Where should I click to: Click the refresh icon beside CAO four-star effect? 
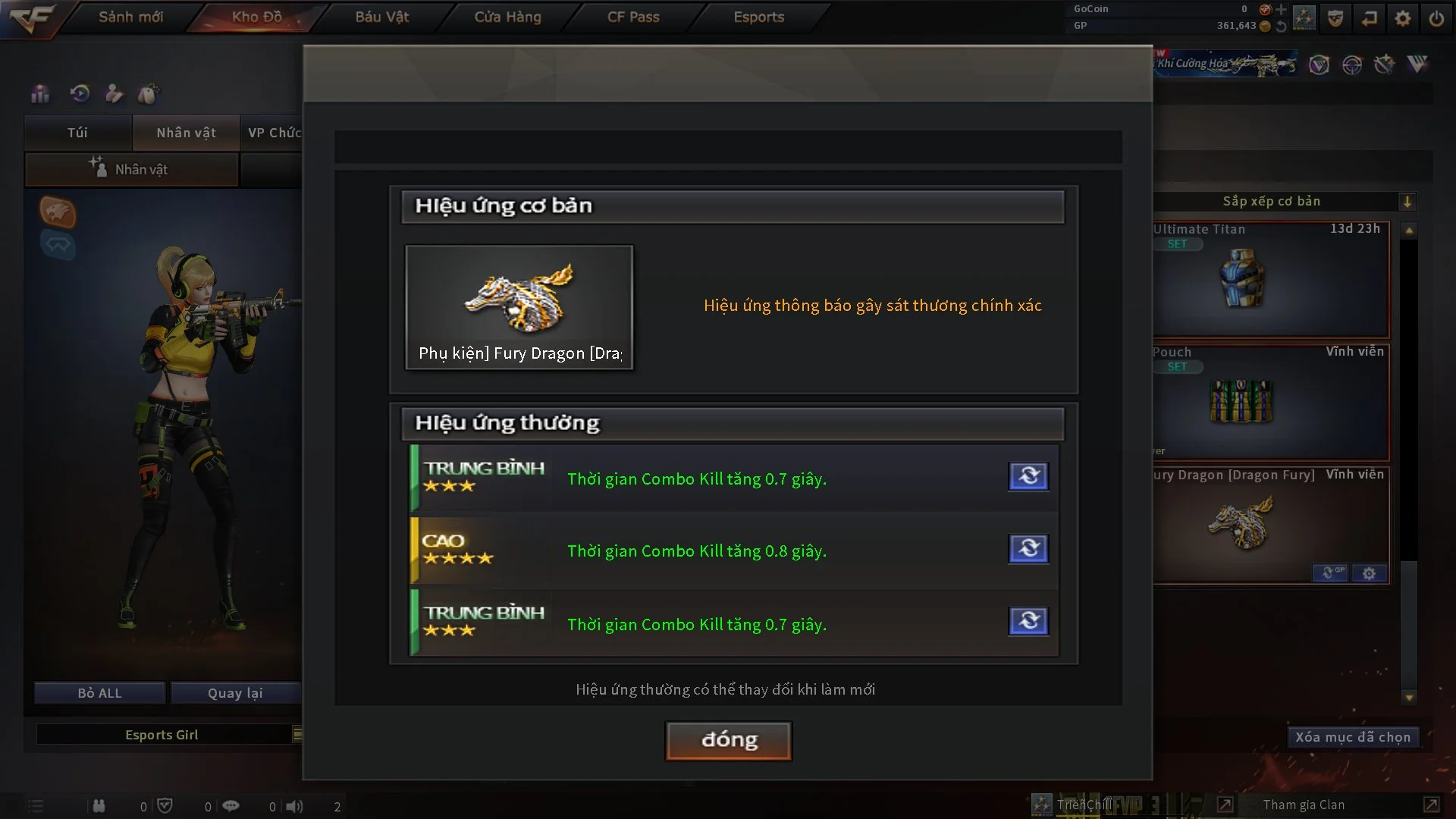coord(1028,549)
